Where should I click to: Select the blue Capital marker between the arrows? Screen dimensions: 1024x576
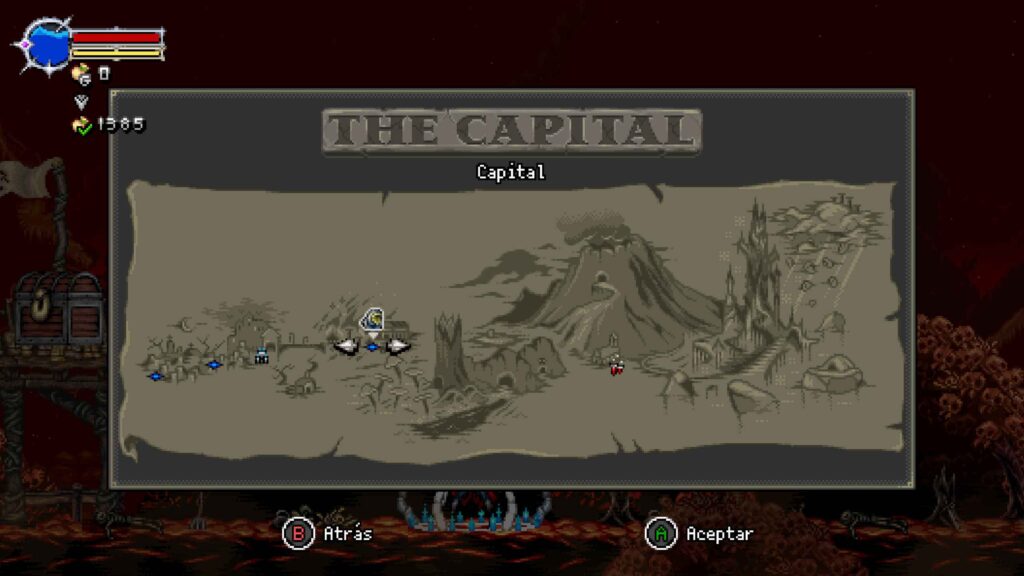tap(372, 347)
